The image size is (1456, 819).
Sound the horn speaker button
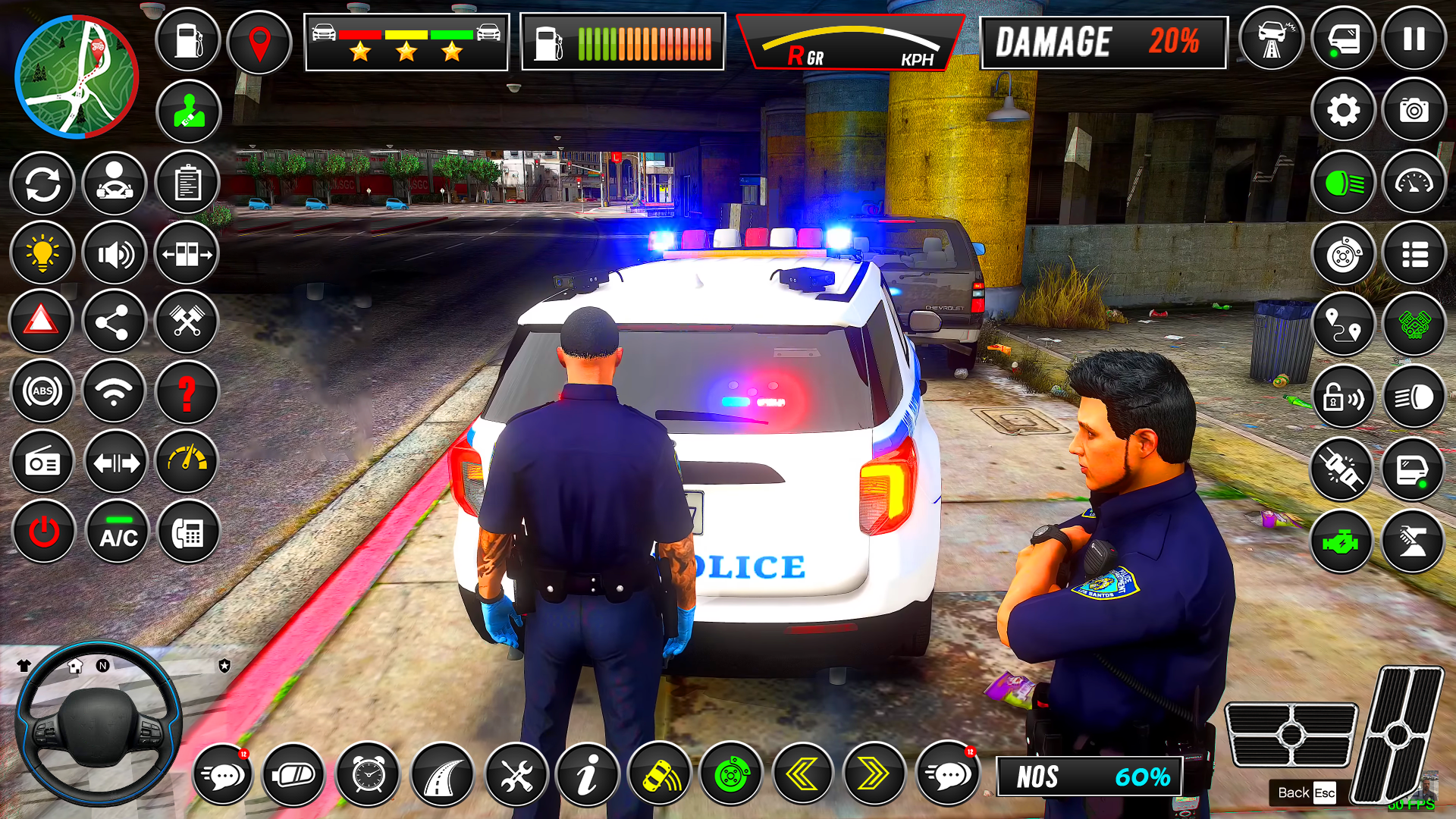click(115, 254)
